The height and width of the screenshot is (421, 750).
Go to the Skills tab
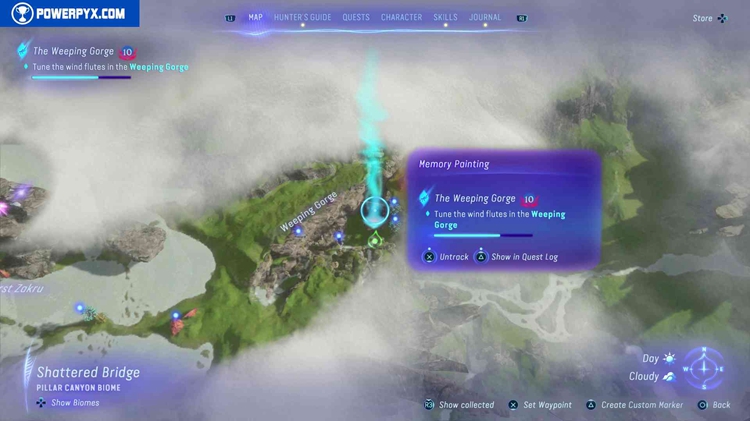click(x=445, y=17)
